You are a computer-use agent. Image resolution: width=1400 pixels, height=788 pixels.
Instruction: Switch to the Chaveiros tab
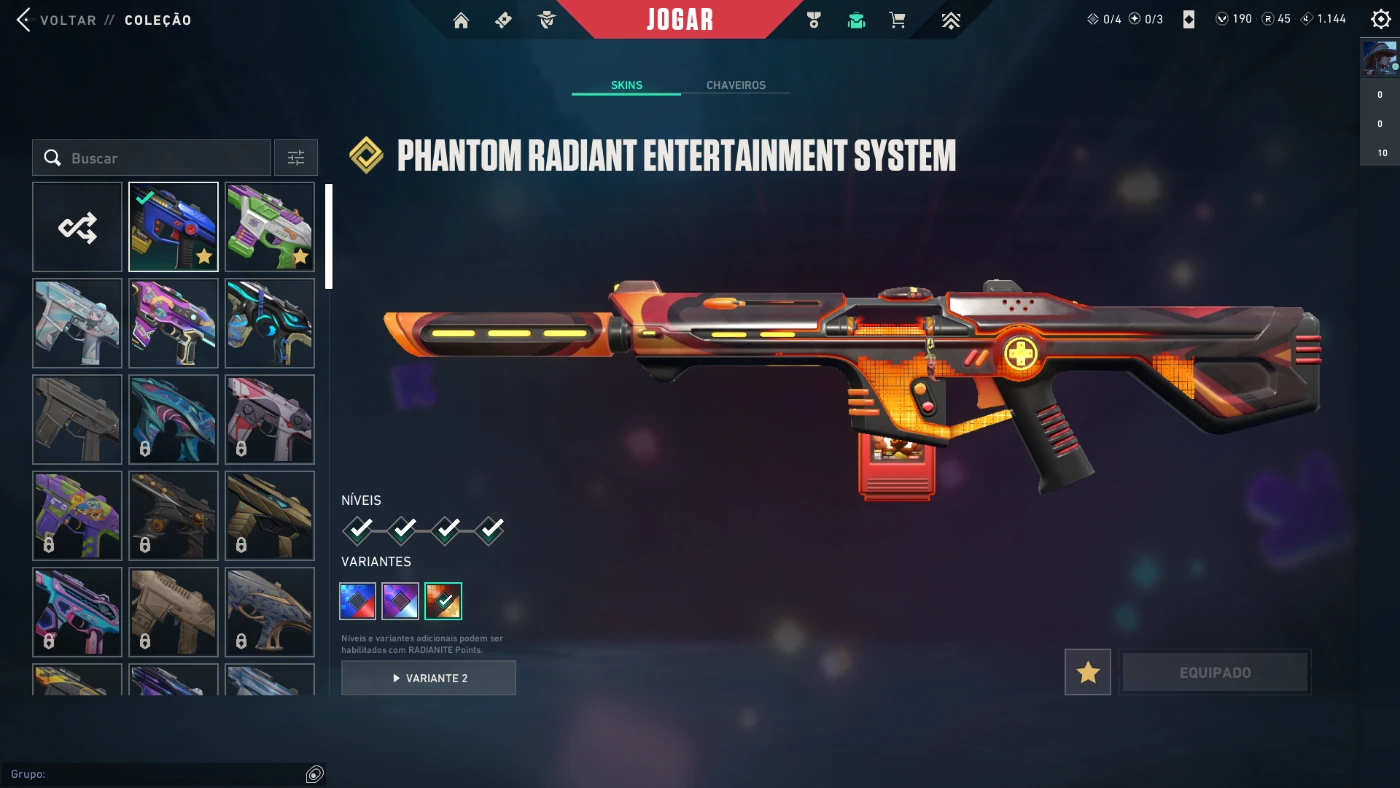coord(735,85)
